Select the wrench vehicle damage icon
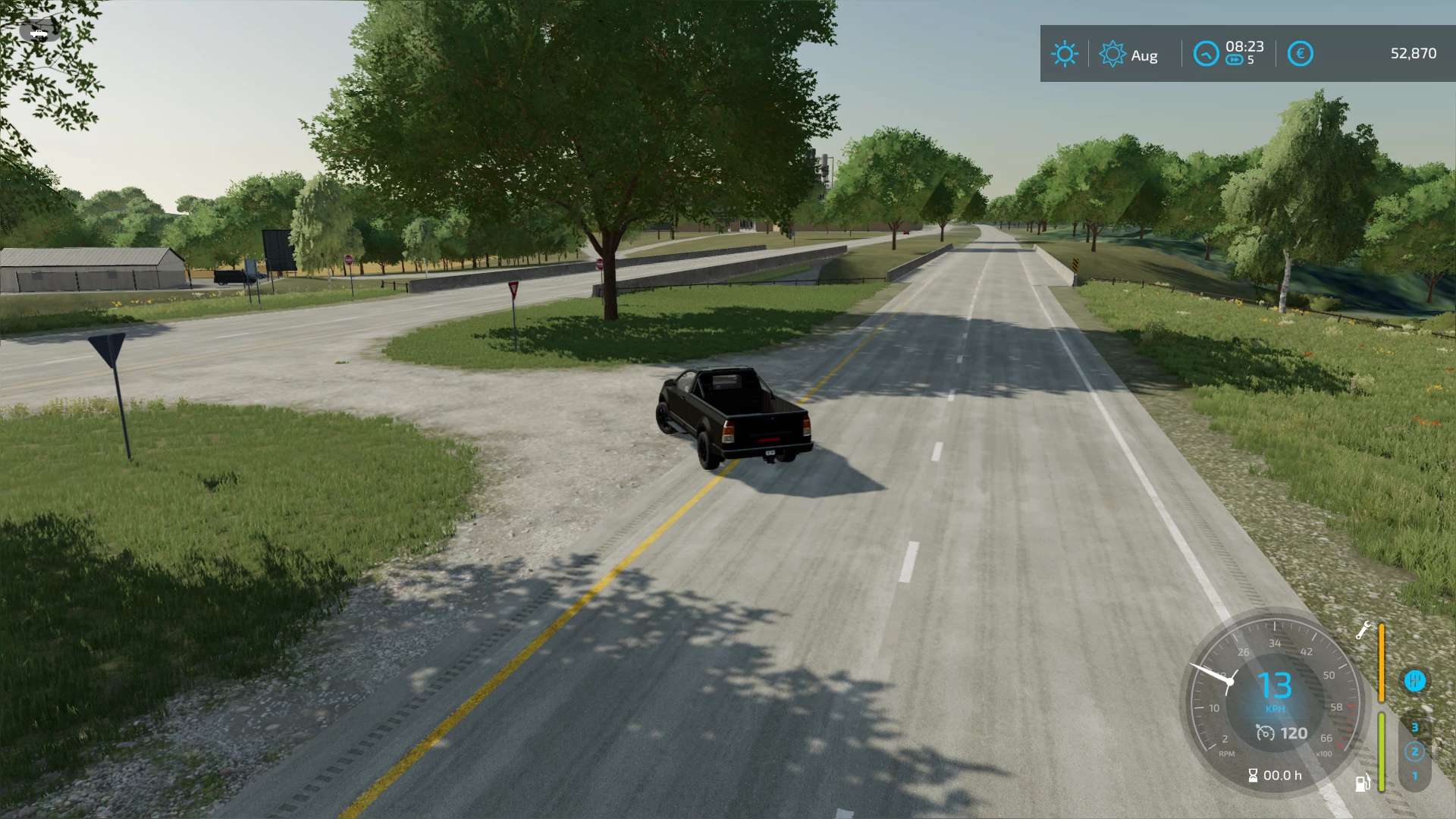1456x819 pixels. pyautogui.click(x=1363, y=630)
